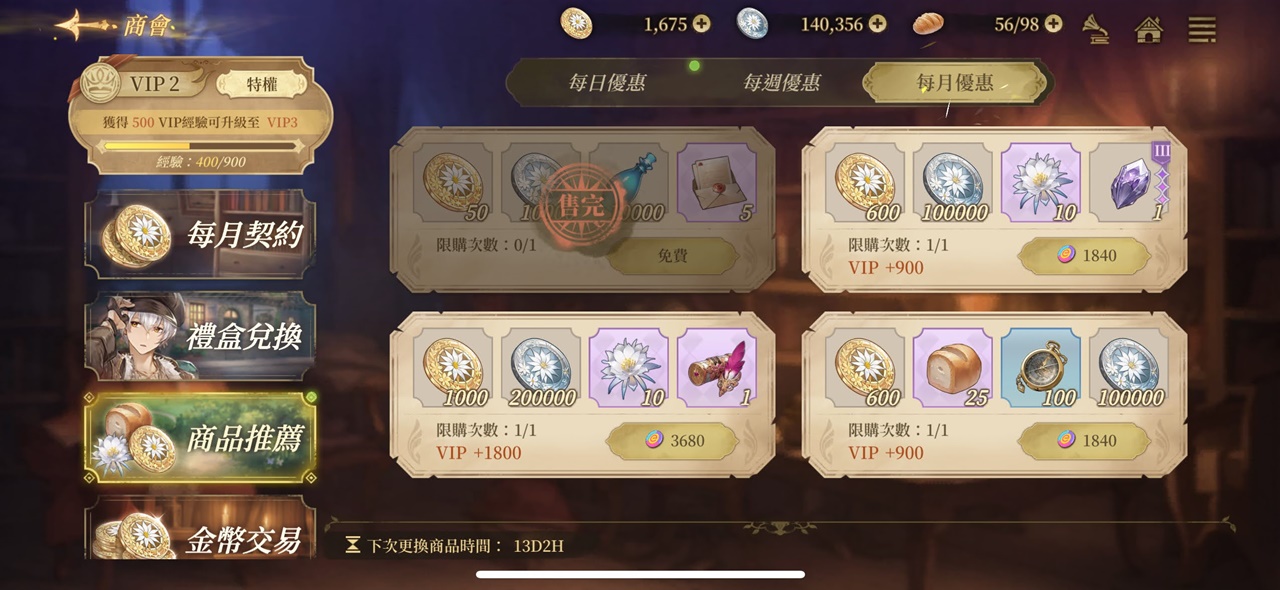This screenshot has width=1280, height=590.
Task: Buy the 3680 priced bundle
Action: (672, 441)
